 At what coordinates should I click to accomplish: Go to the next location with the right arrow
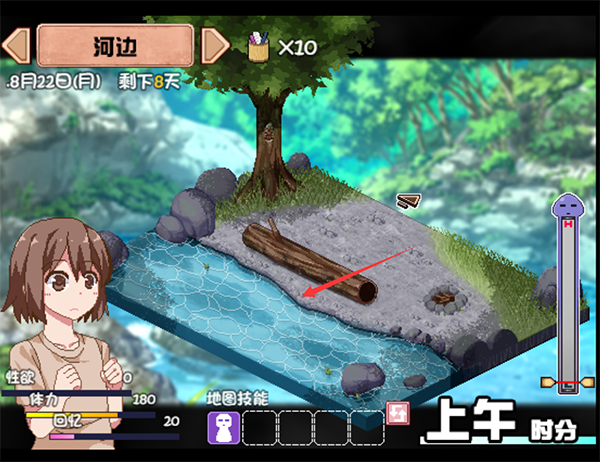(214, 46)
